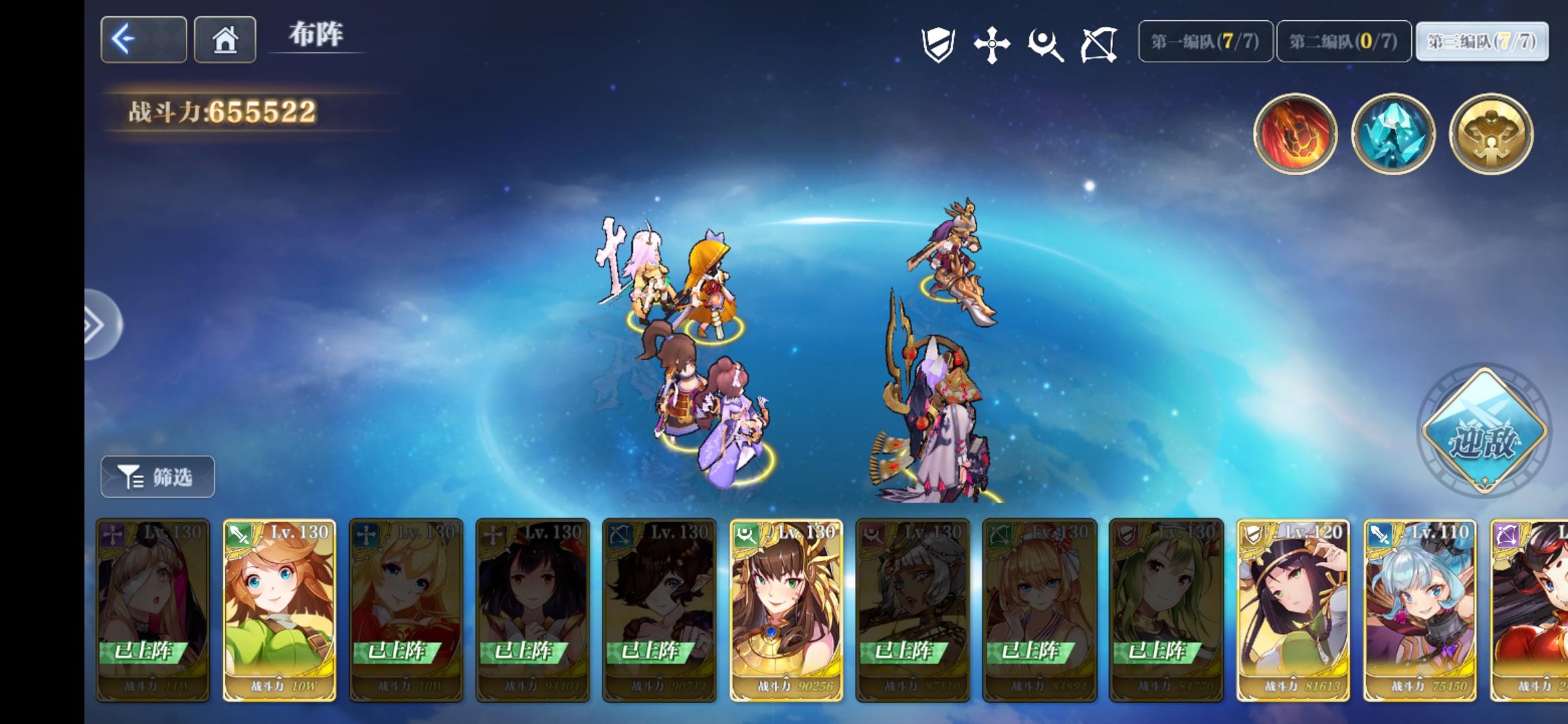Open the 筛选 filter options
Screen dimensions: 1568x724
tap(157, 476)
